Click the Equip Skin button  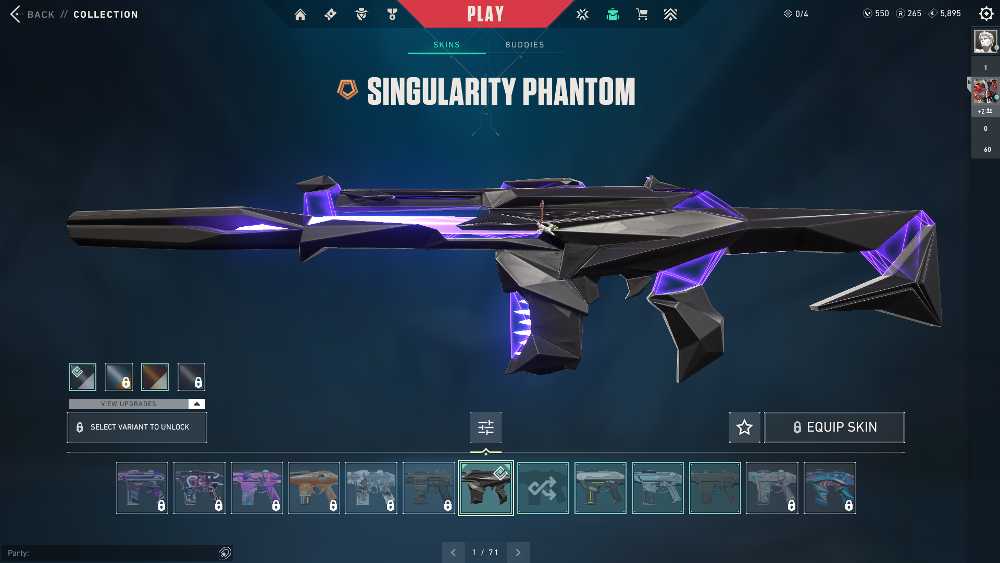coord(834,427)
